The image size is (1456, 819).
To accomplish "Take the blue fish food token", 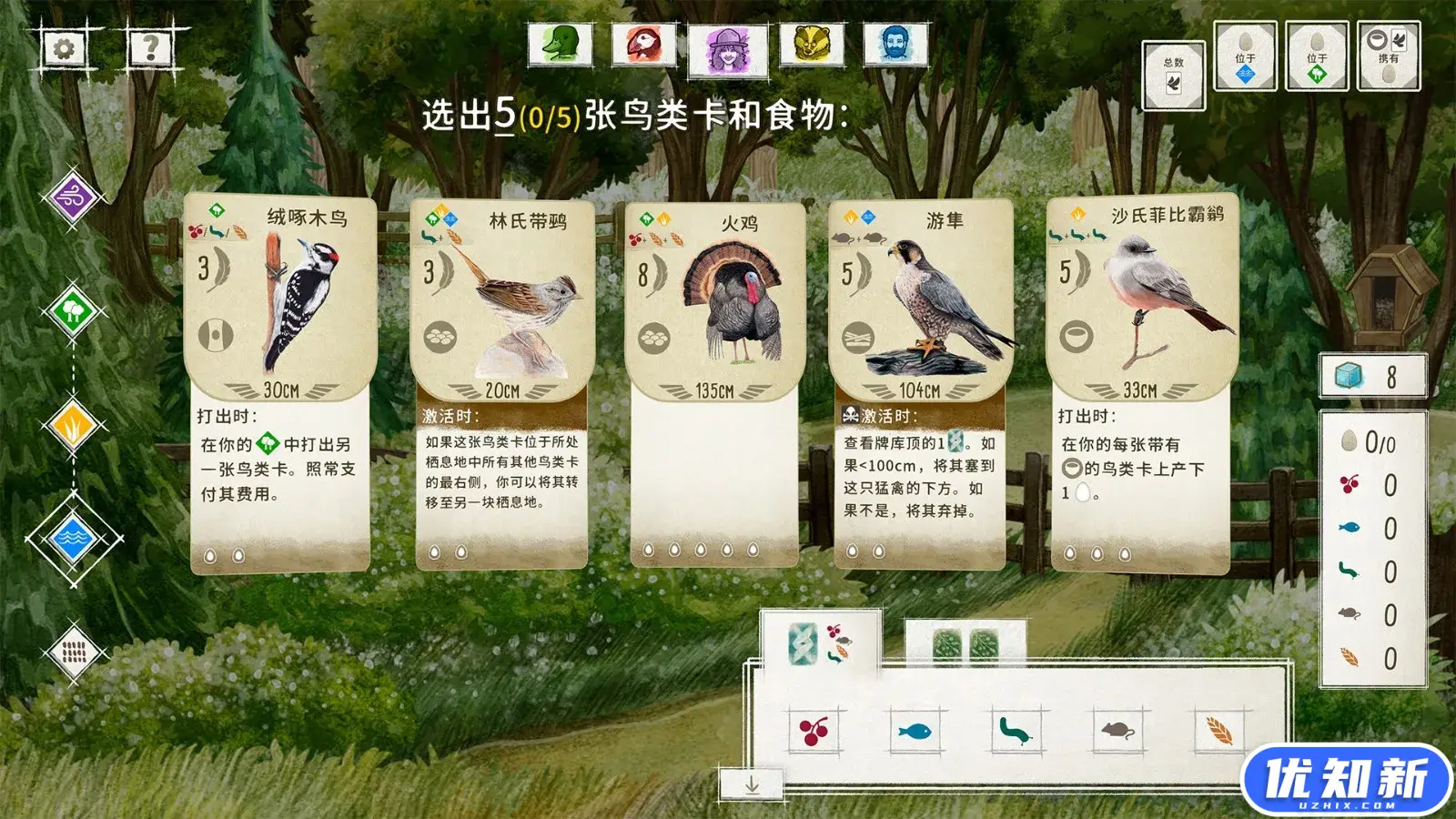I will tap(915, 730).
